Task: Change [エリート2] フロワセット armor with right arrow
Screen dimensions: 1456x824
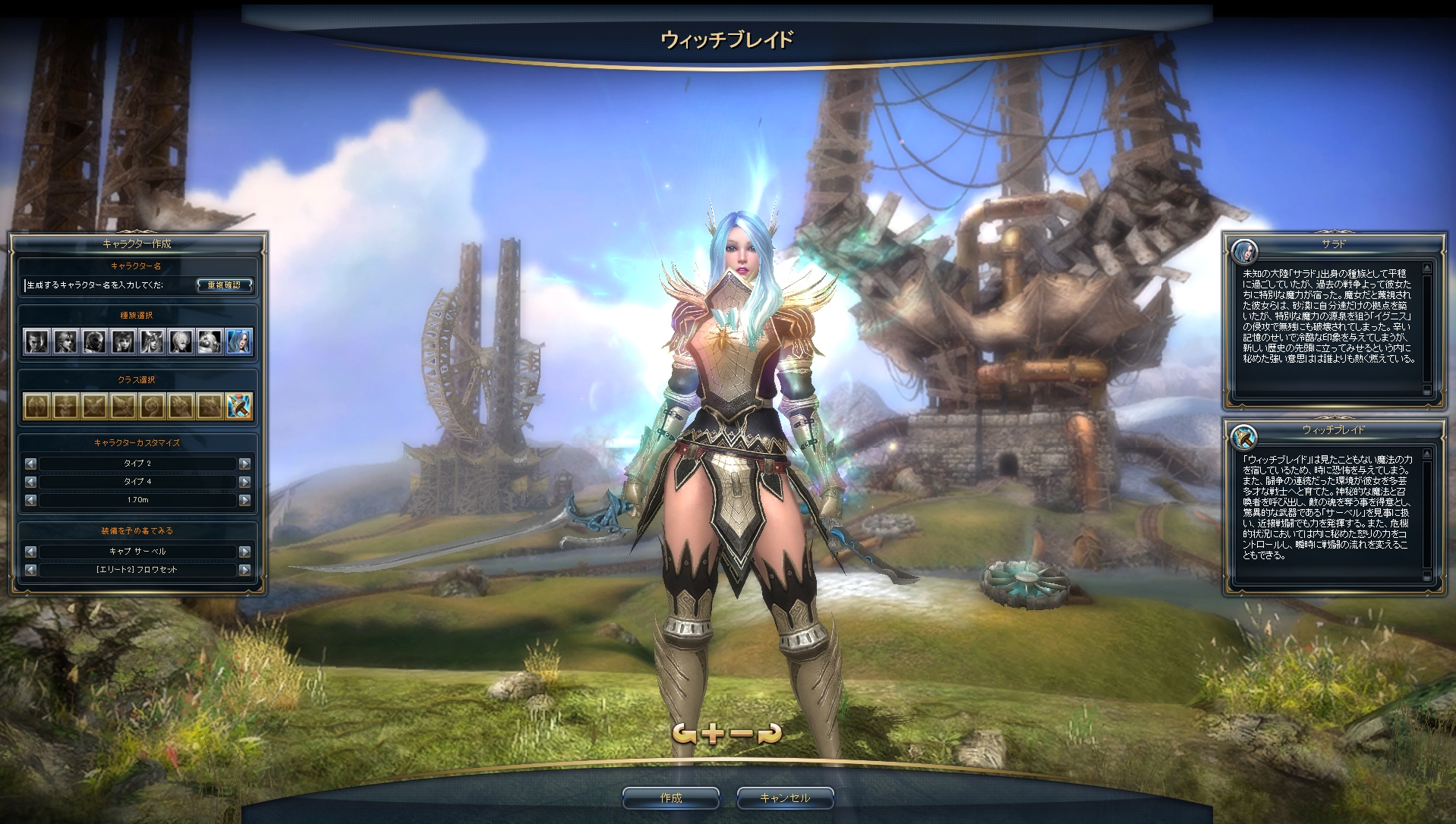Action: 244,570
